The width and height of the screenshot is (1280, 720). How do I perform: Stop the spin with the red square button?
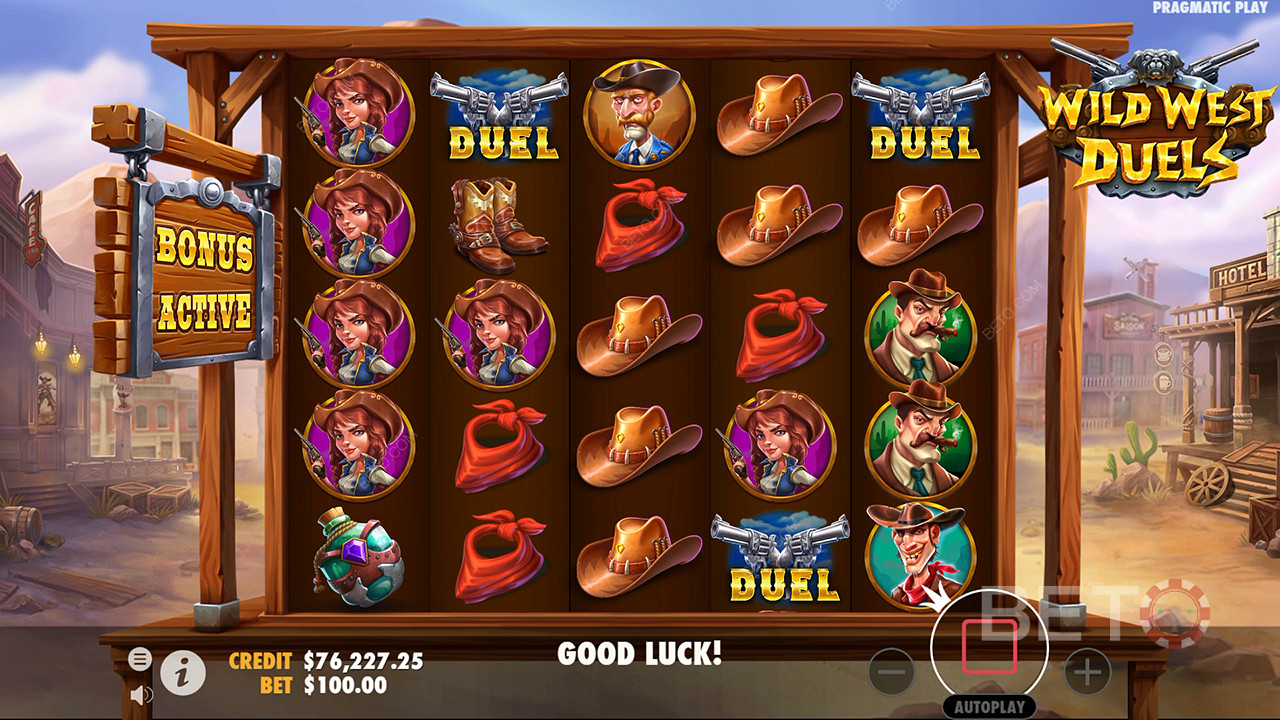point(989,646)
